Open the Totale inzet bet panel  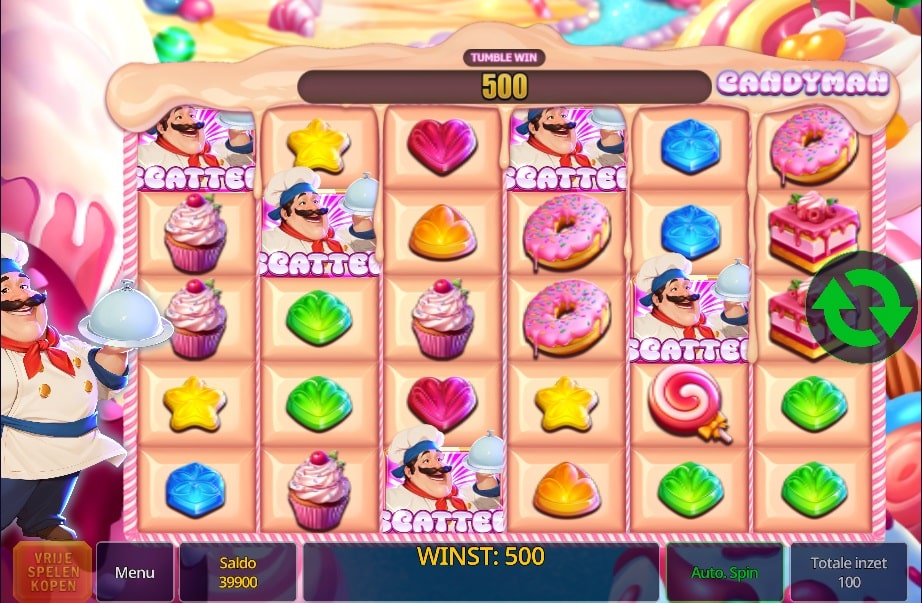tap(849, 572)
